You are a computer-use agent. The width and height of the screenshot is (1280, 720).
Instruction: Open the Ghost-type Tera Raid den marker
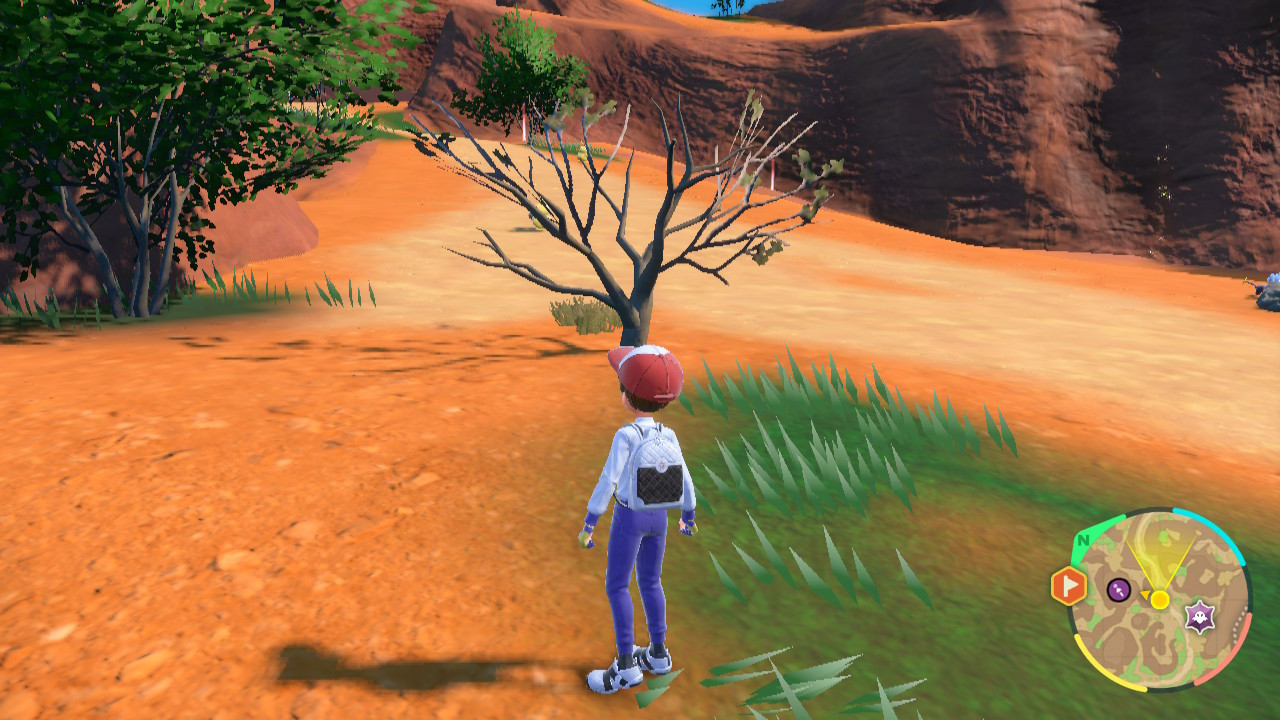click(1199, 616)
